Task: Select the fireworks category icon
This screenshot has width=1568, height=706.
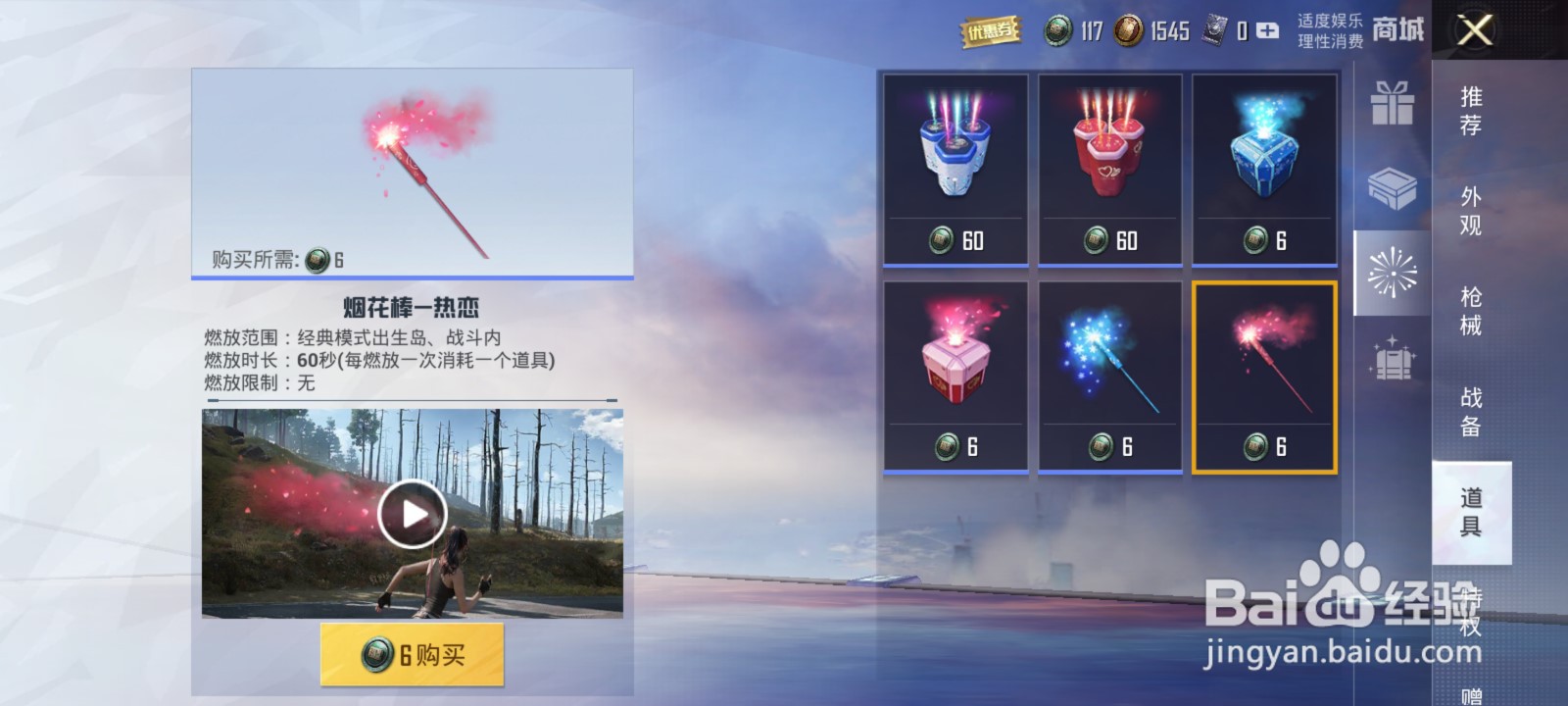Action: click(x=1393, y=277)
